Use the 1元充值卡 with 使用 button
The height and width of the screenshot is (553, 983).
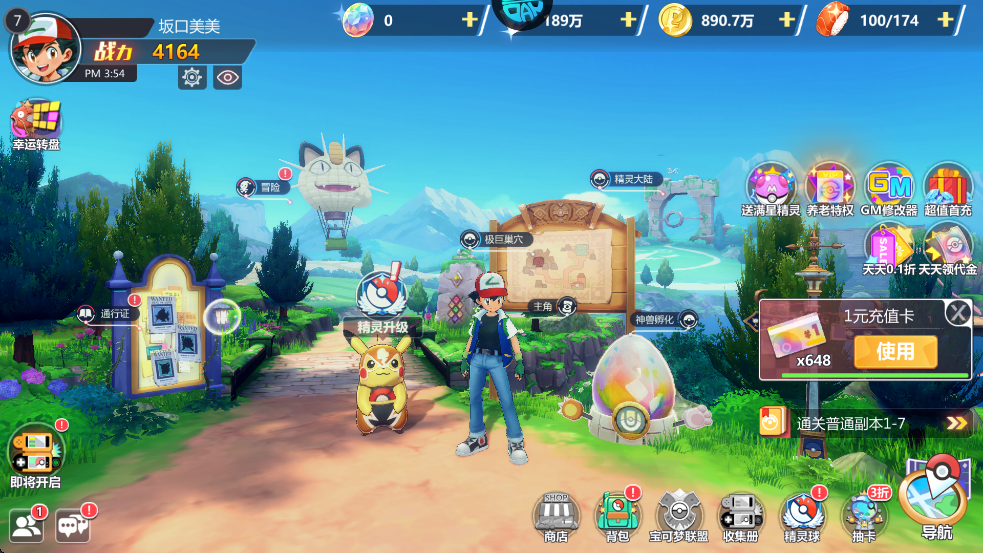(895, 351)
